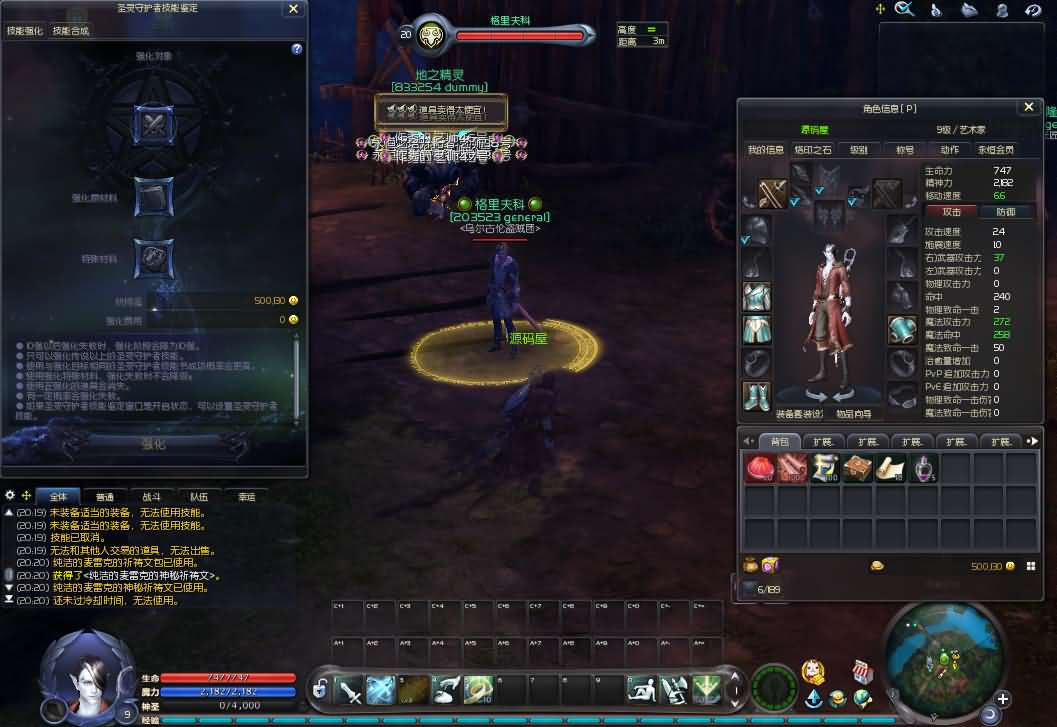Activate the sword attack skill on hotbar

click(x=350, y=689)
